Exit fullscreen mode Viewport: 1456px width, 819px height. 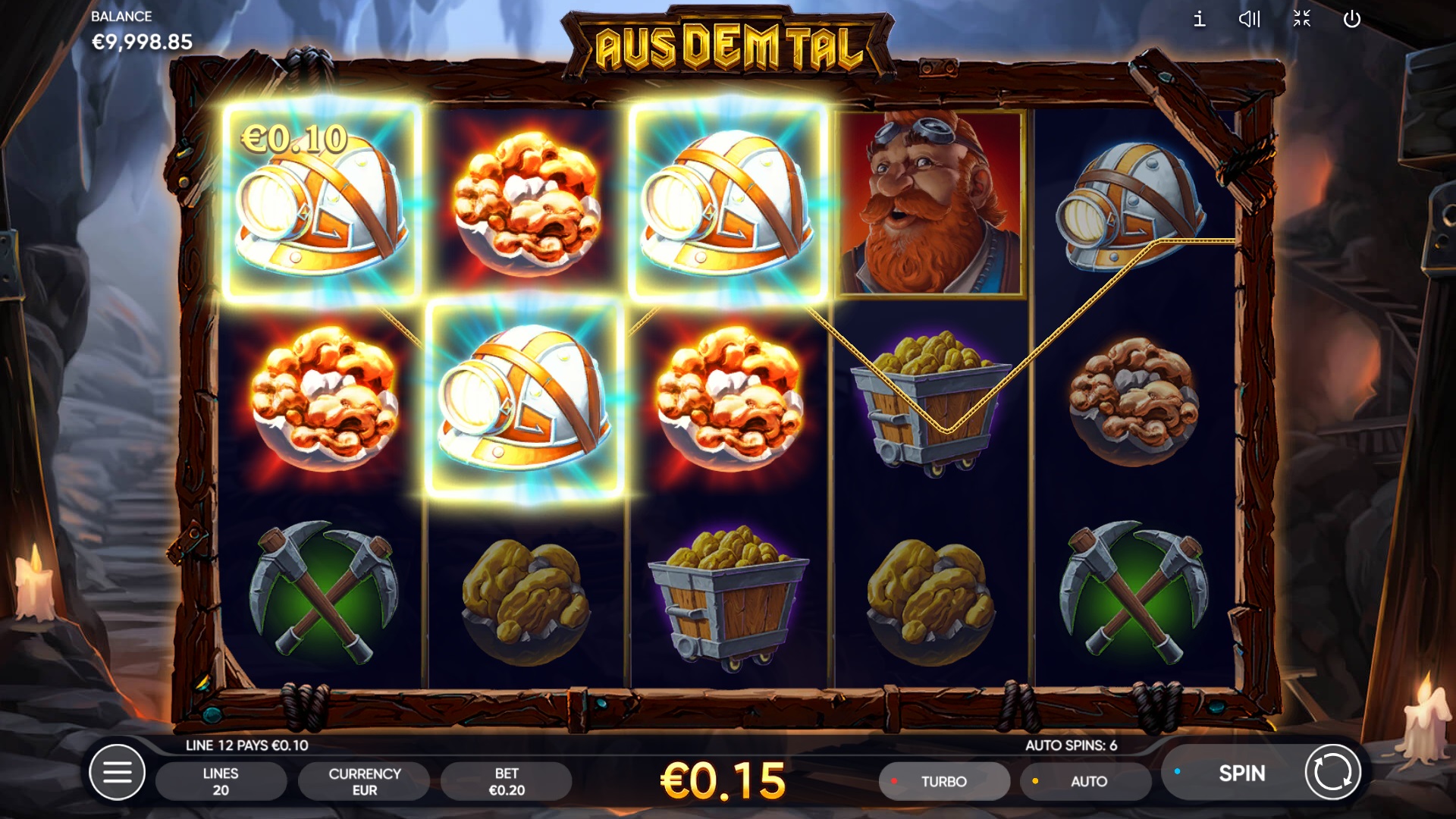tap(1301, 19)
